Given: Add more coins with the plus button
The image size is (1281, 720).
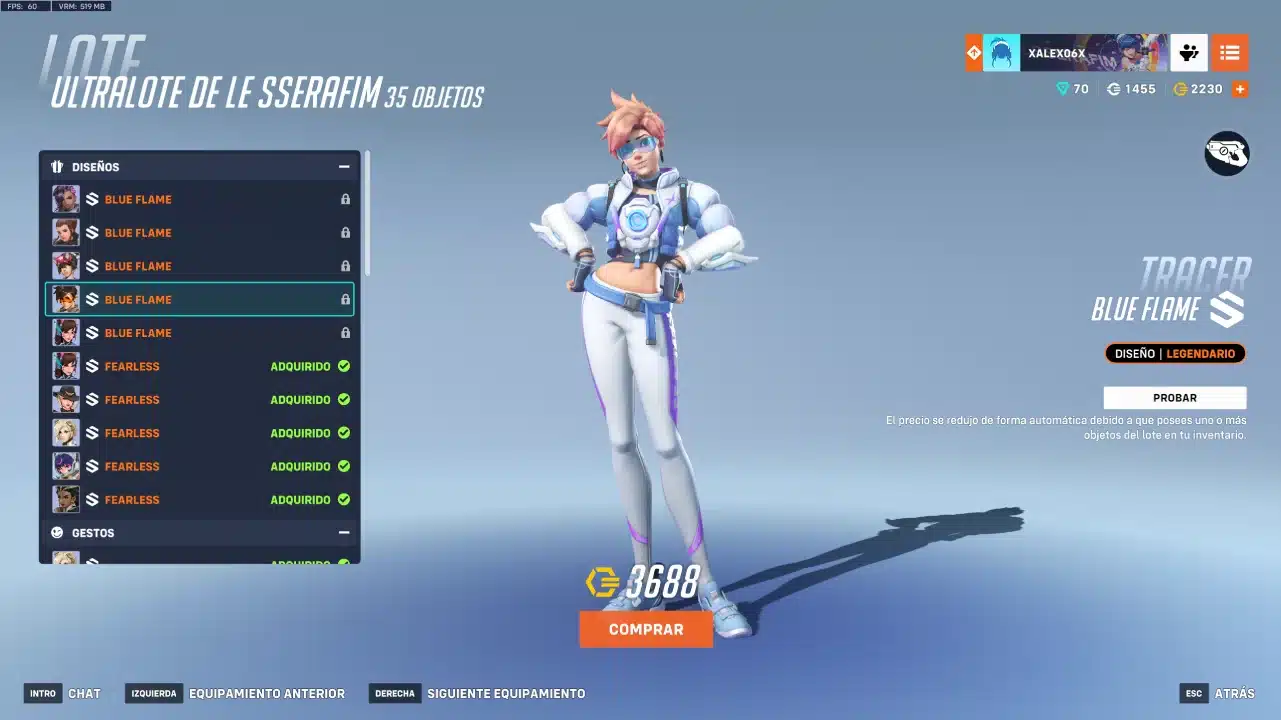Looking at the screenshot, I should (1240, 89).
